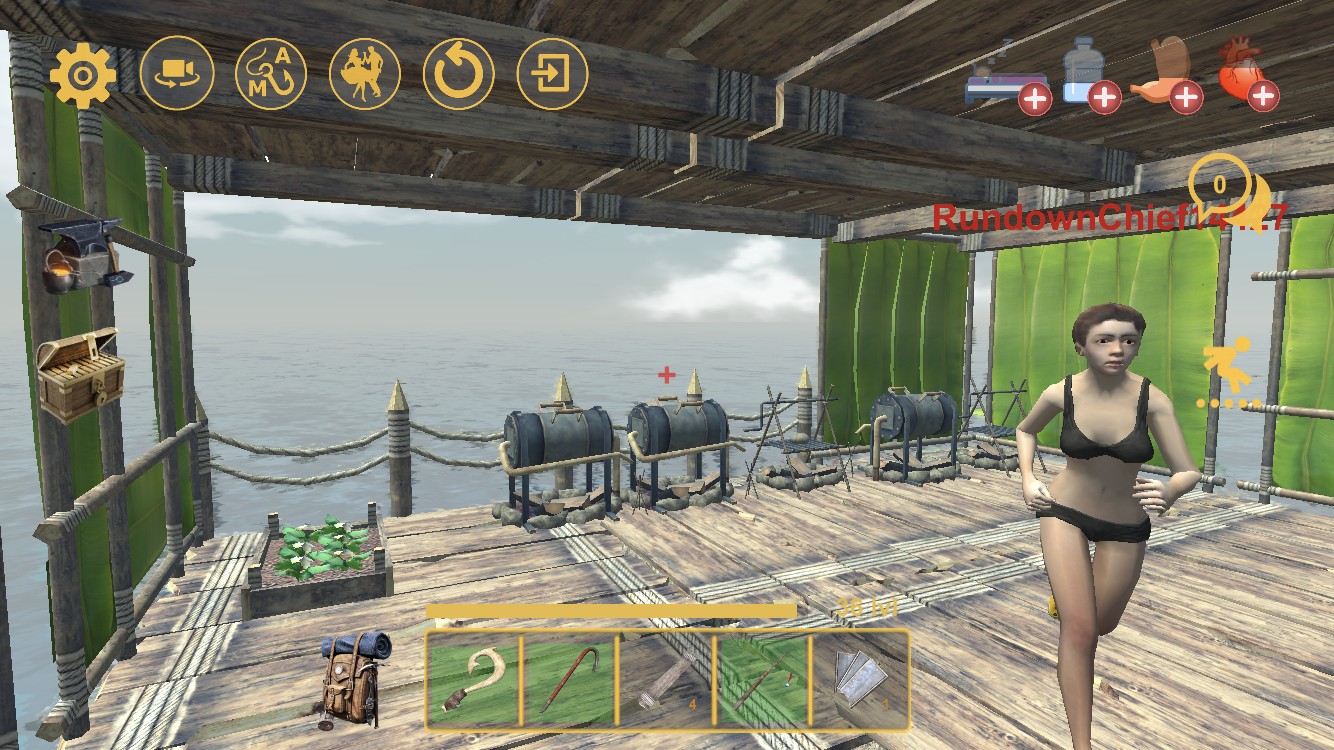Refill thirst with the water bottle plus

[x=1084, y=75]
